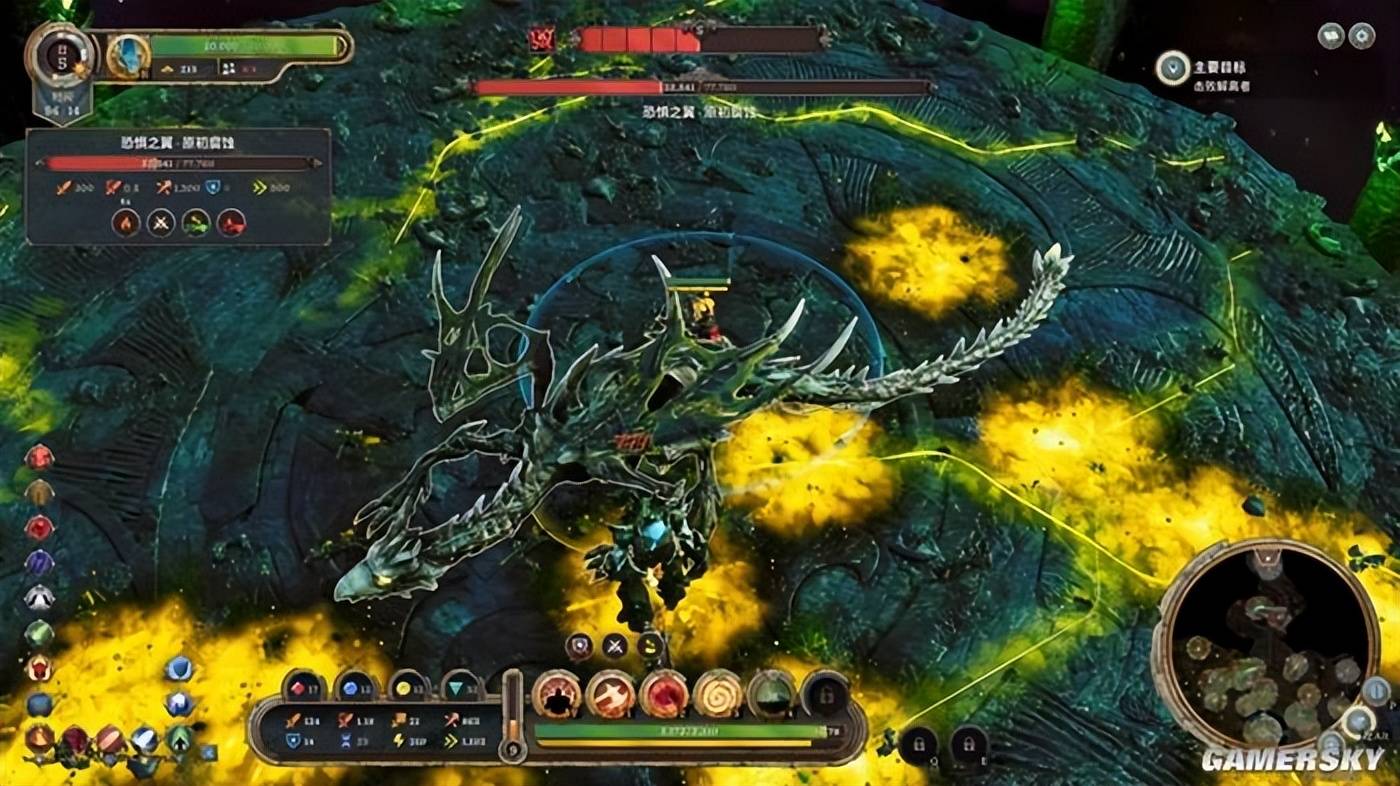This screenshot has width=1400, height=786.
Task: Click the circular minimap
Action: point(1267,644)
